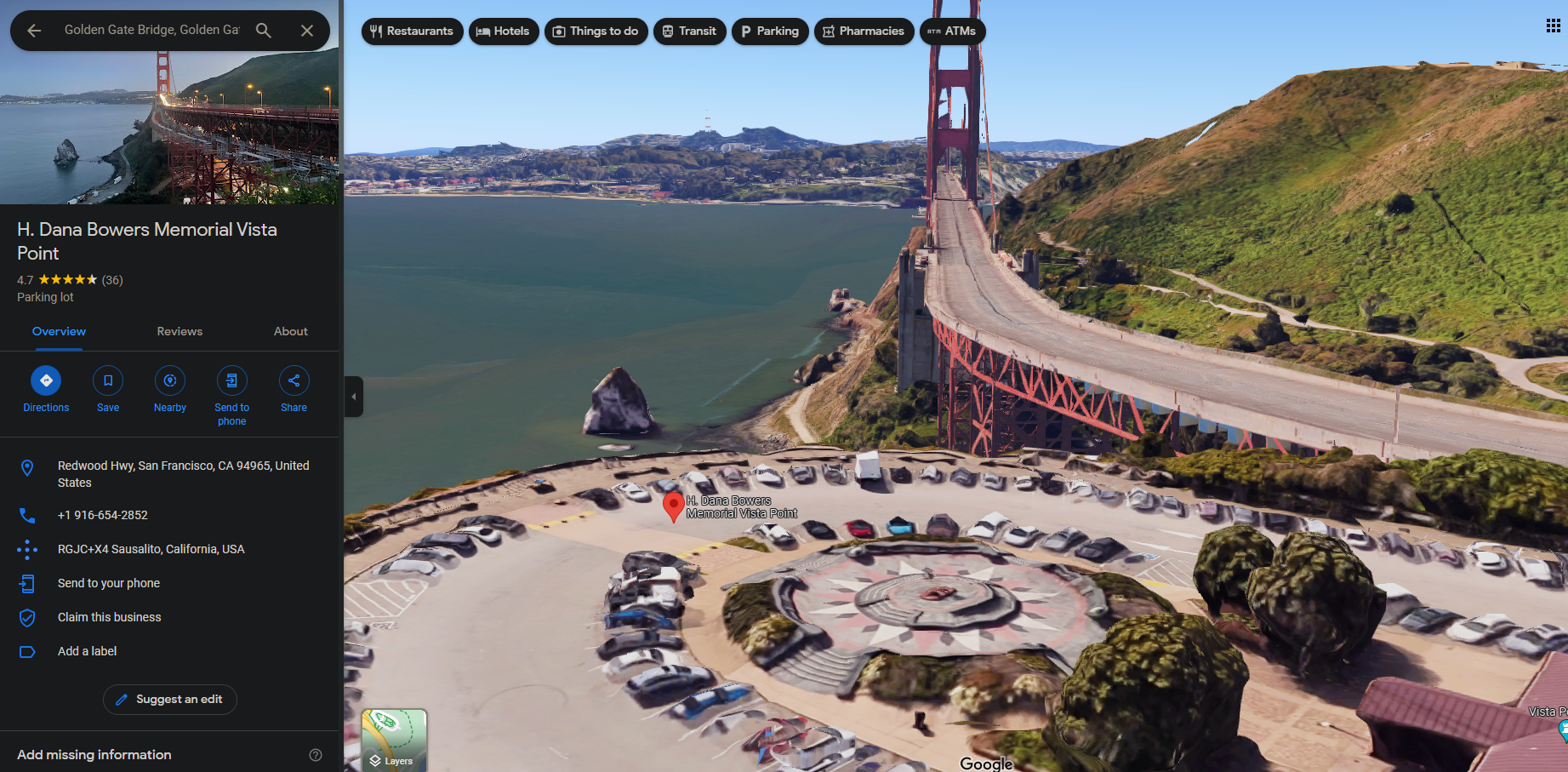This screenshot has height=772, width=1568.
Task: Clear the search with the X button
Action: pyautogui.click(x=307, y=31)
